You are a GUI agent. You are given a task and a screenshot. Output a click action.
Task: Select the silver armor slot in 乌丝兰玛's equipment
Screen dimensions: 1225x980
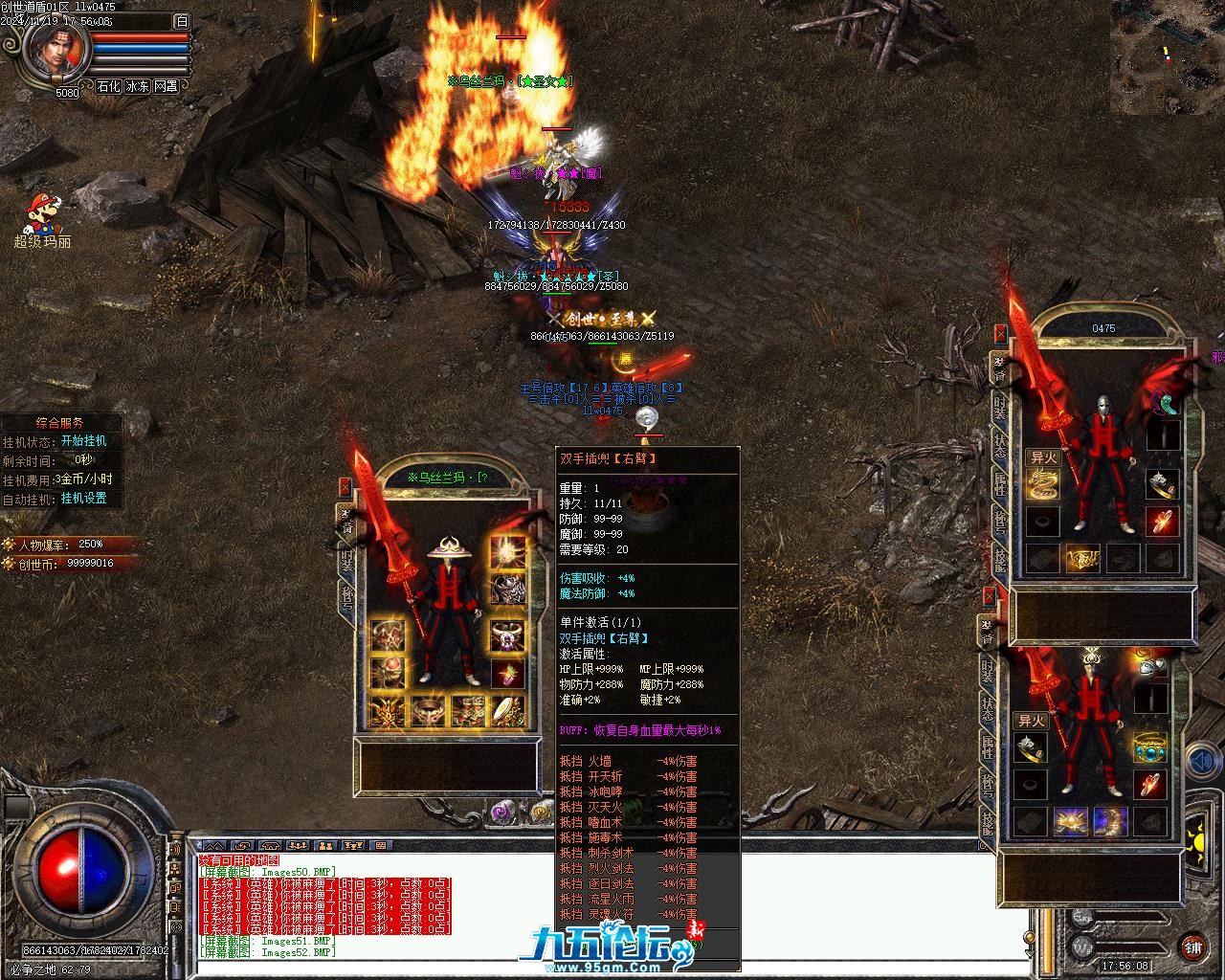507,588
